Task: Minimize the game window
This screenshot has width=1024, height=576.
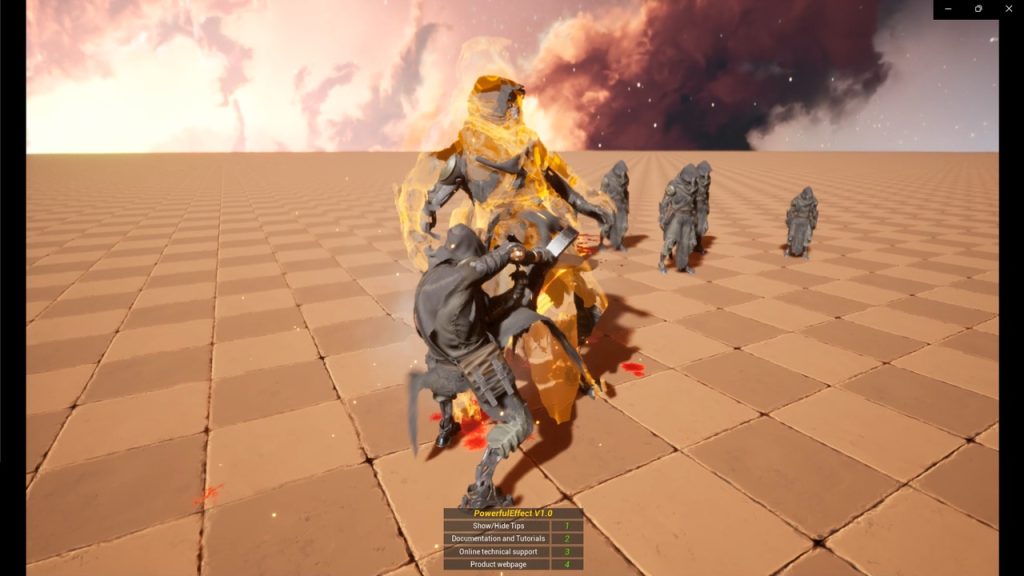Action: [949, 9]
